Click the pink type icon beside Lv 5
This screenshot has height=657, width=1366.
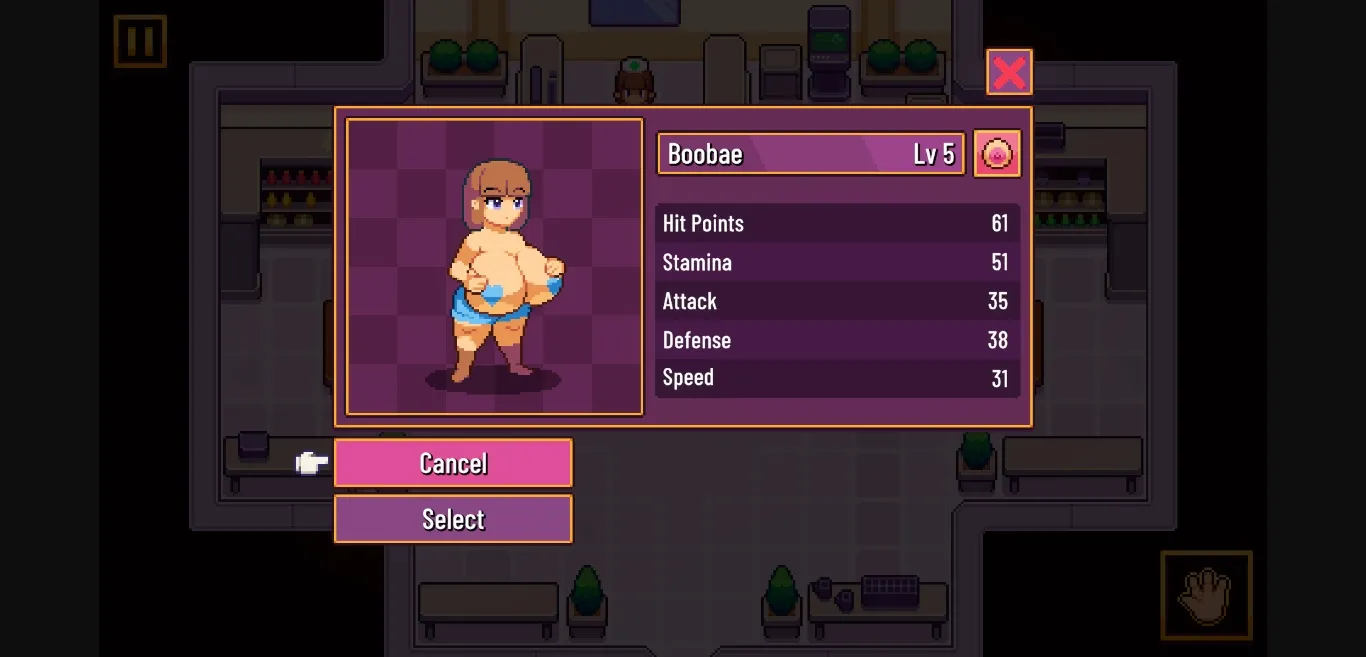(x=997, y=154)
